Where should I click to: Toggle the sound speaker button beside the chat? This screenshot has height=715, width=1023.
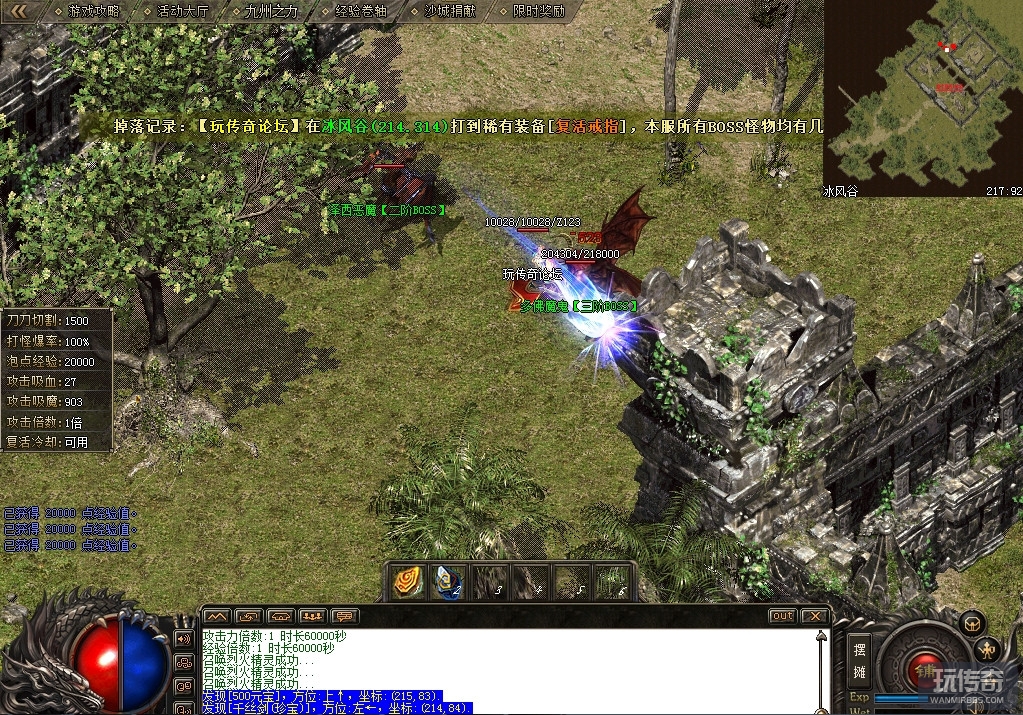184,638
